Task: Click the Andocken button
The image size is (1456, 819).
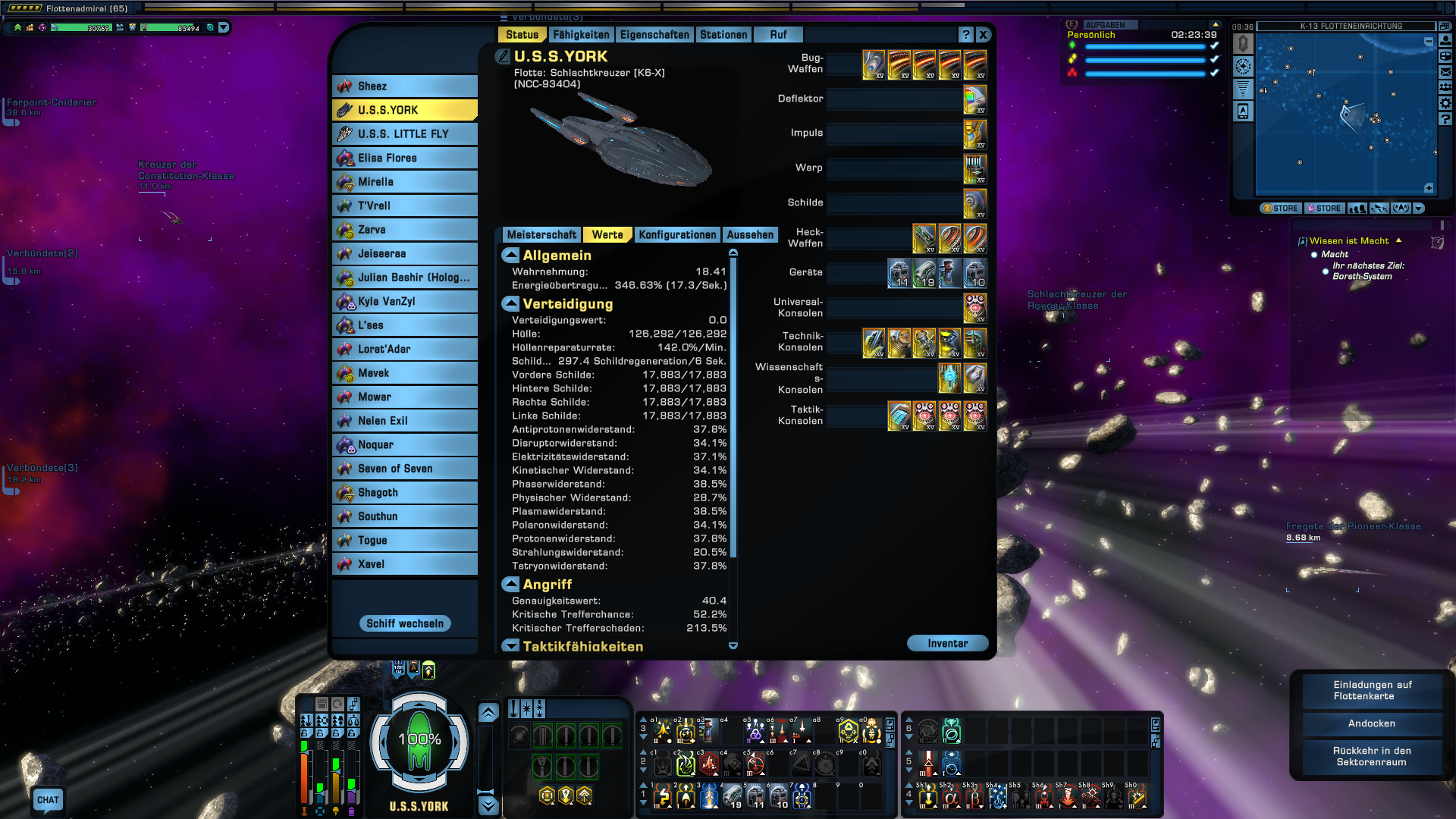Action: [x=1372, y=723]
